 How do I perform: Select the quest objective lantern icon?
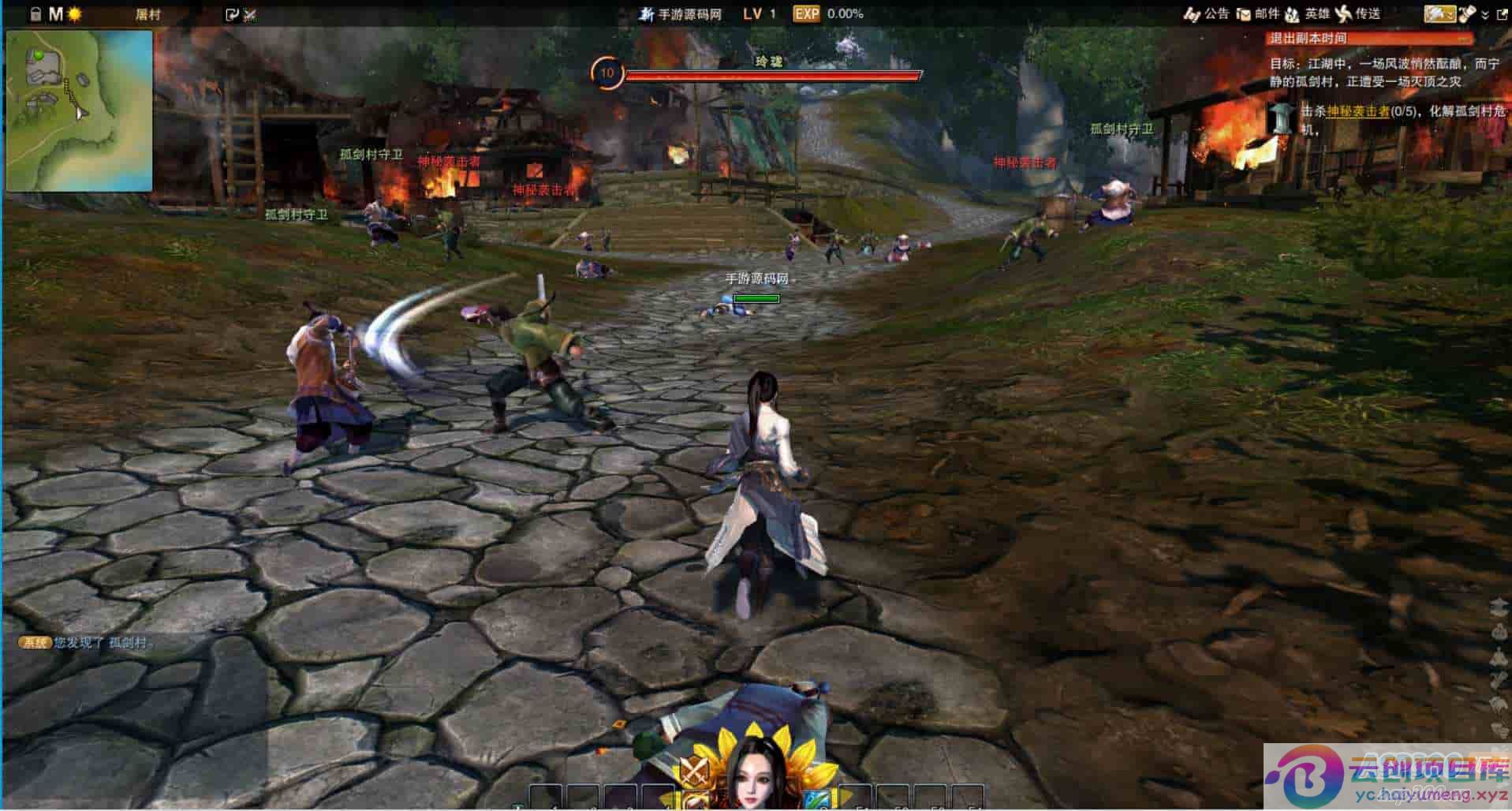1282,118
